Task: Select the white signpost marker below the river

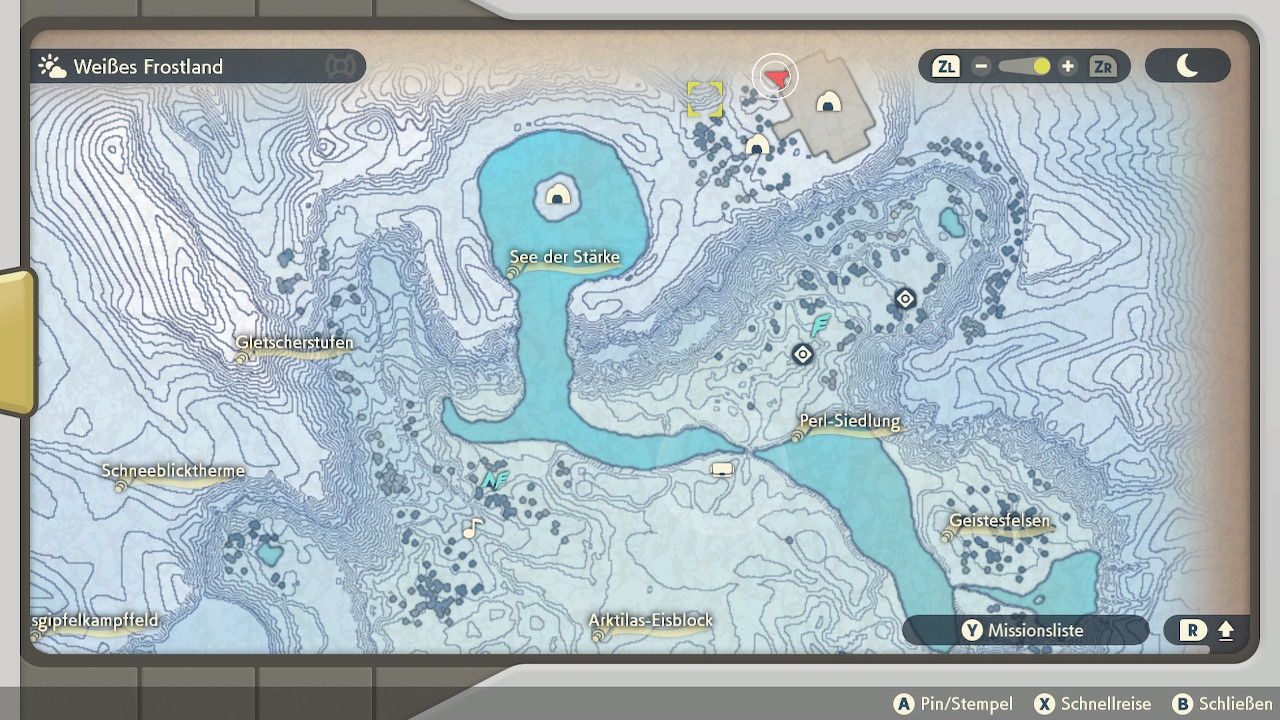Action: point(722,469)
